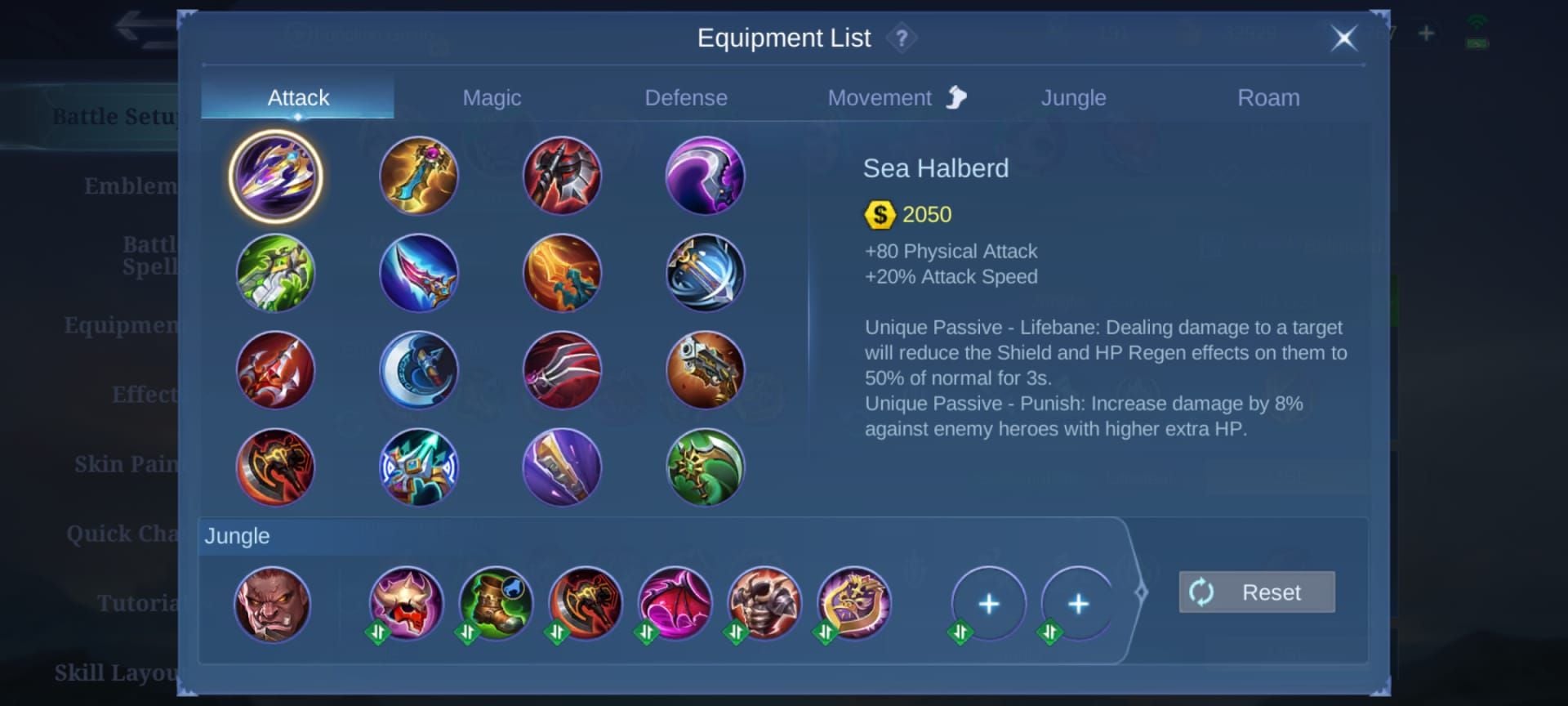Open the Equipment List help question mark

click(x=902, y=38)
